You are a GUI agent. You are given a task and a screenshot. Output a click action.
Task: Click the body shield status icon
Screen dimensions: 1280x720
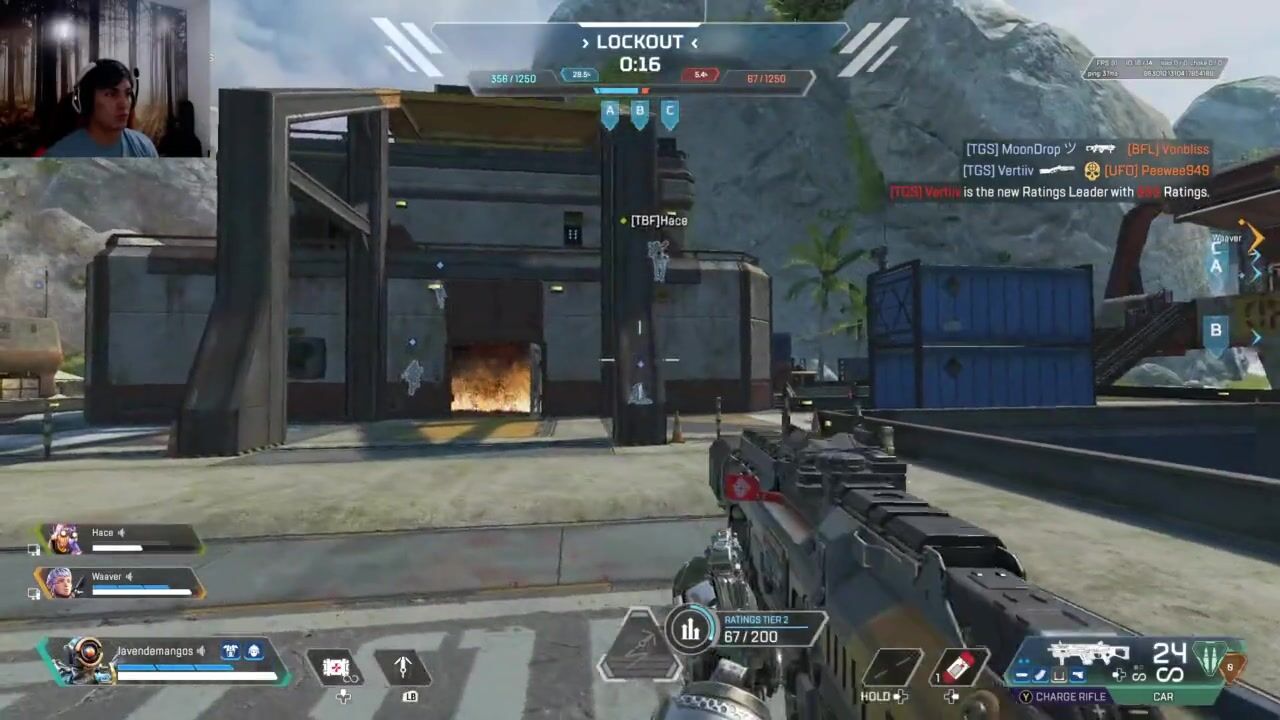click(230, 651)
